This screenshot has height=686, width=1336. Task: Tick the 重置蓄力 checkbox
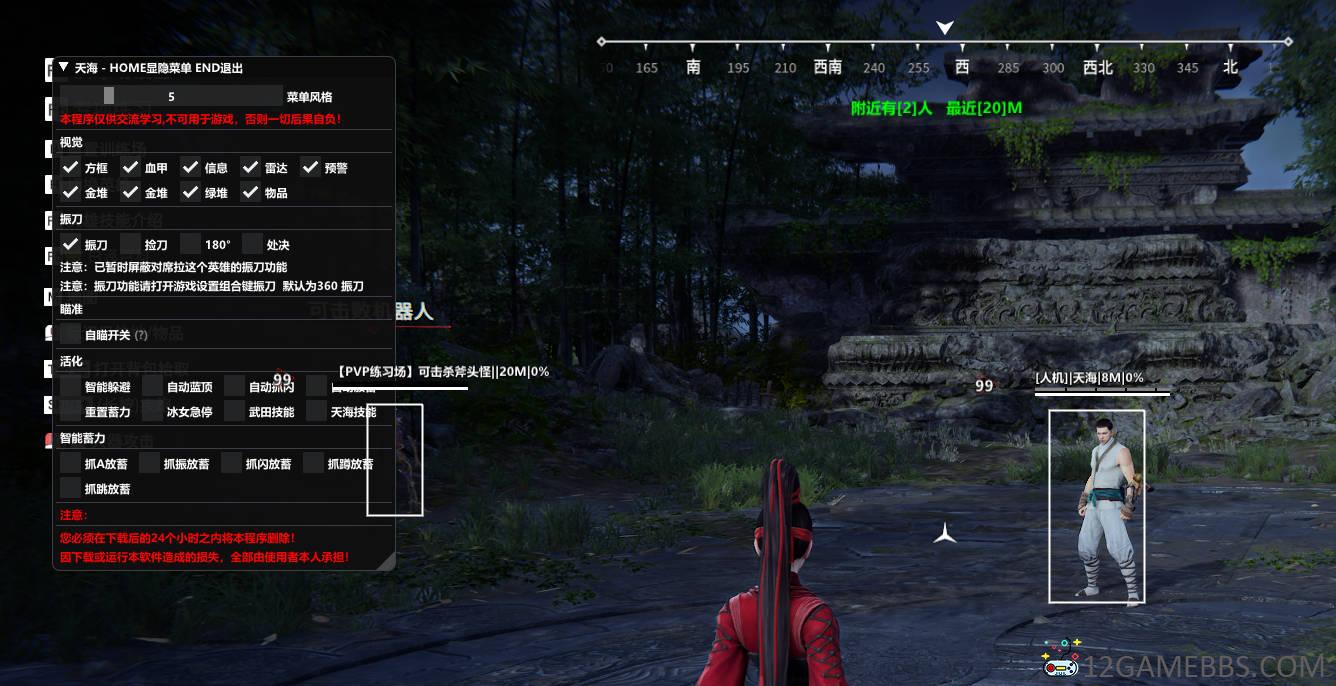point(70,411)
